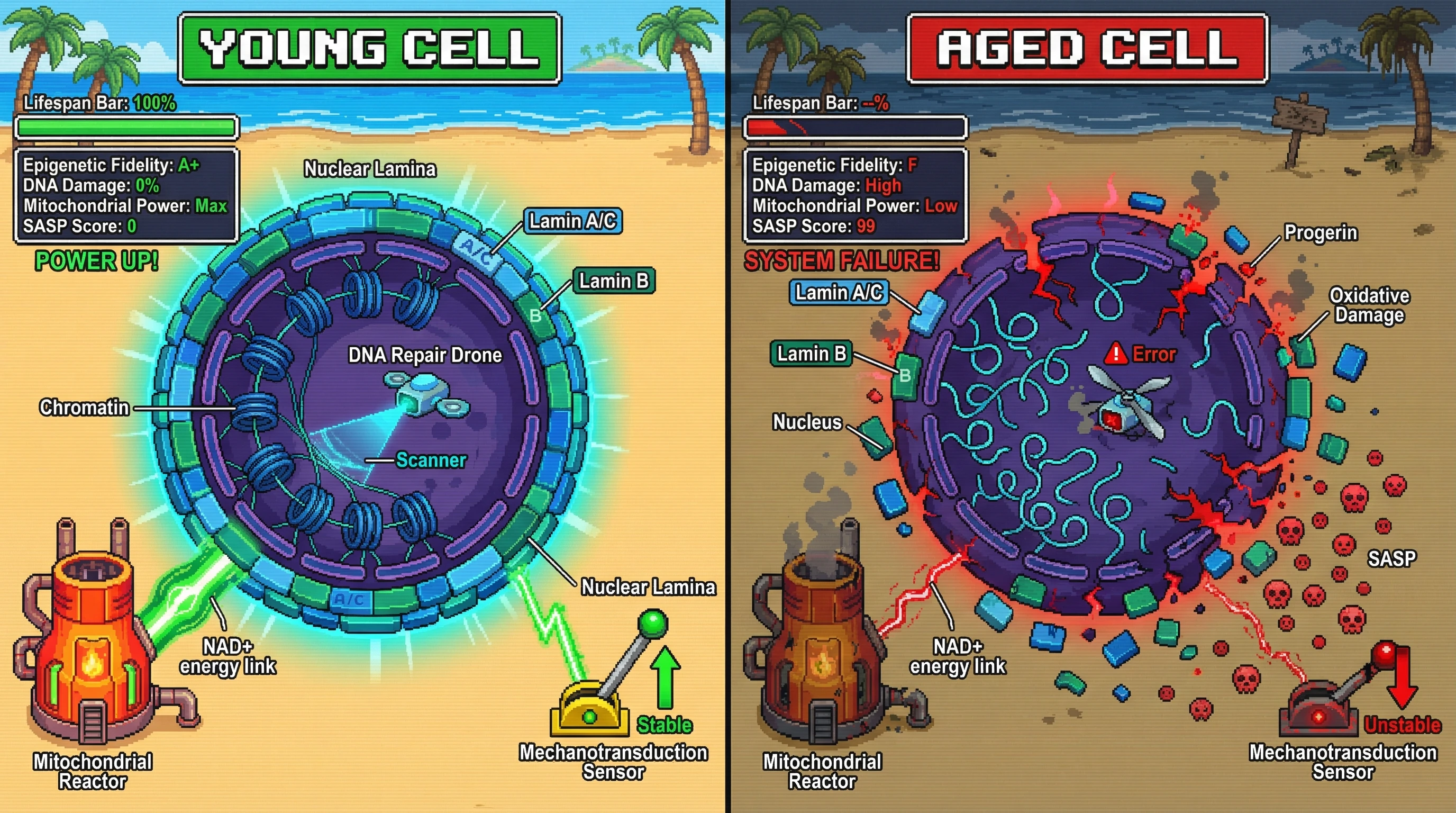The height and width of the screenshot is (813, 1456).
Task: Choose the young cell's Lamin A/C tag
Action: (572, 221)
